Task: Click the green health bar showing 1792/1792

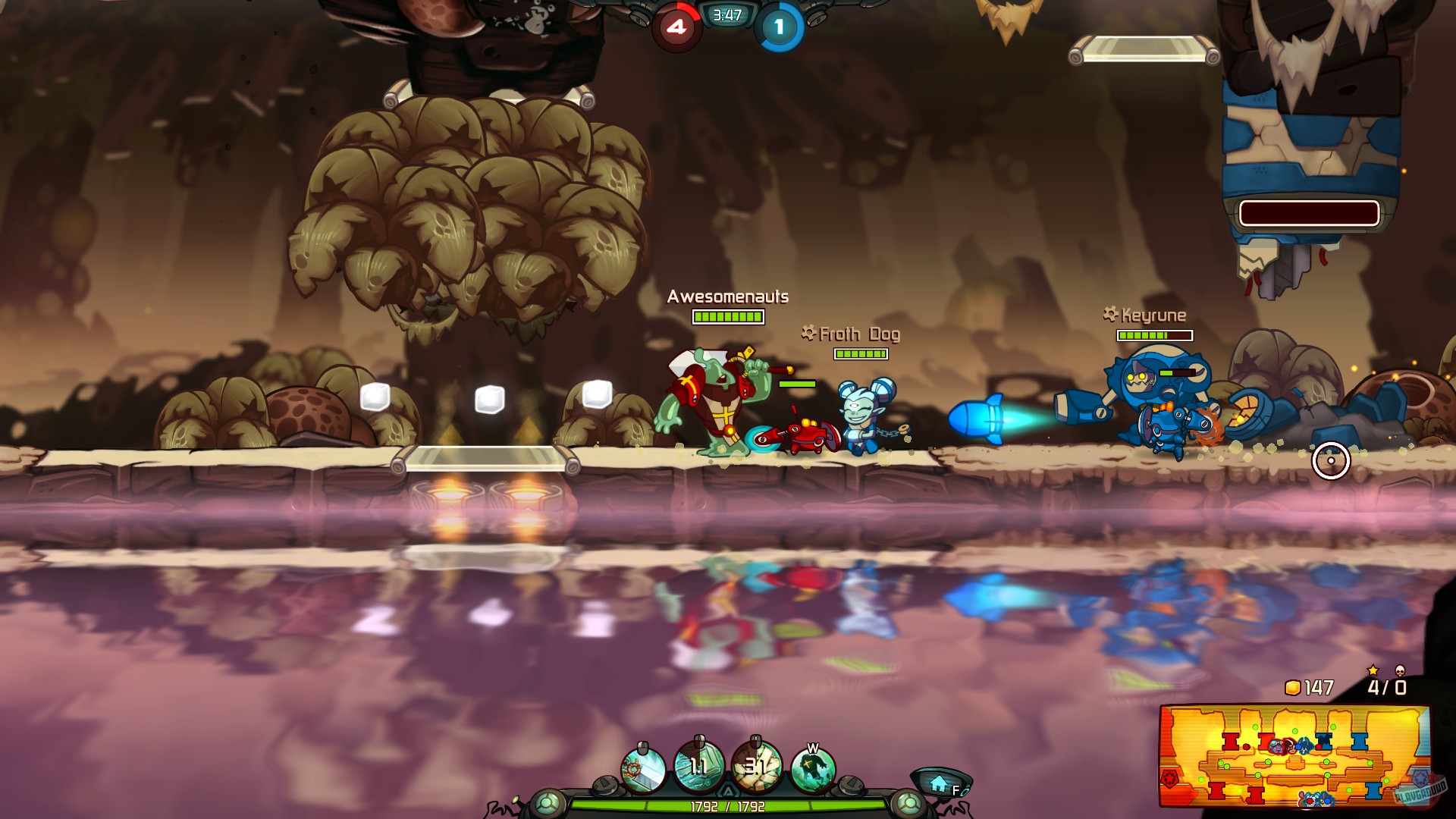Action: pyautogui.click(x=730, y=806)
